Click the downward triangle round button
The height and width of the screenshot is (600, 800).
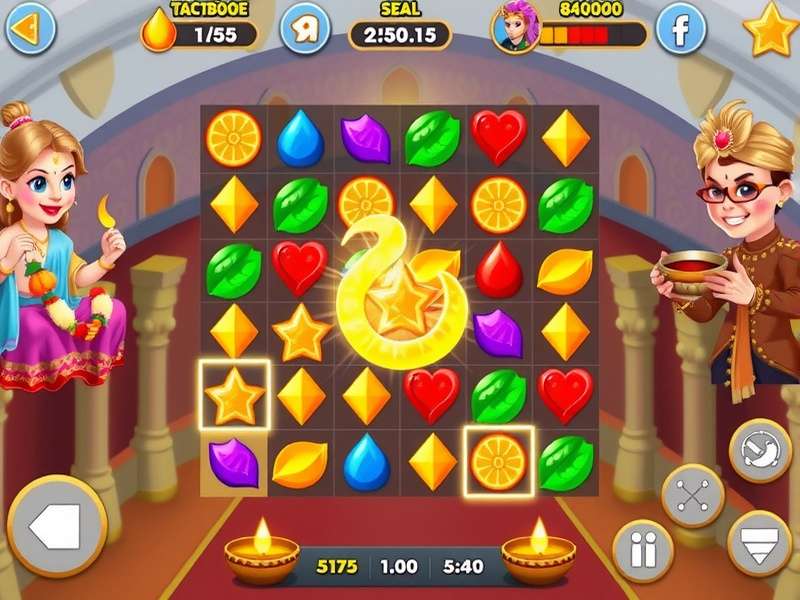point(759,541)
